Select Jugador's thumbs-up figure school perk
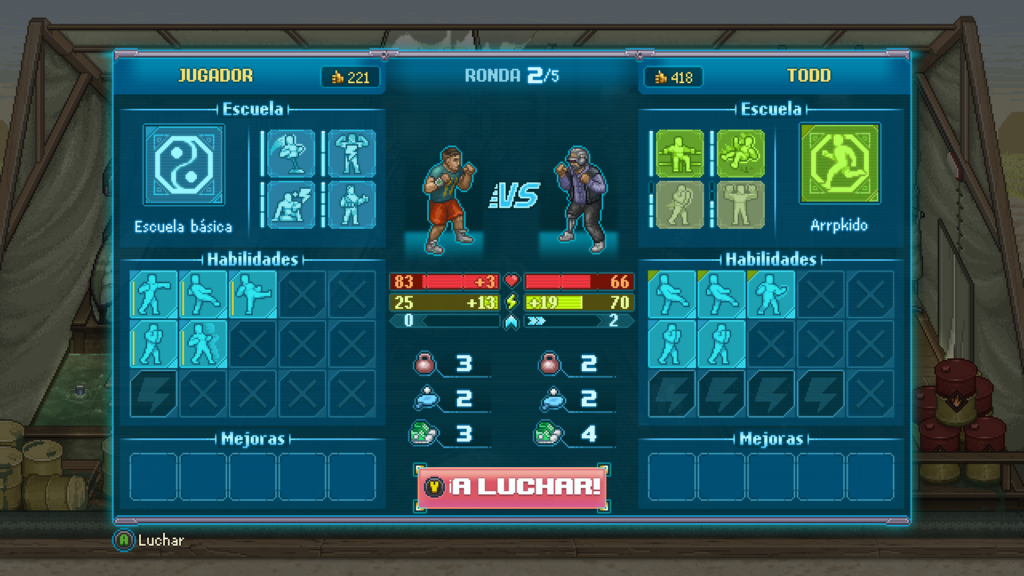The width and height of the screenshot is (1024, 576). 352,204
